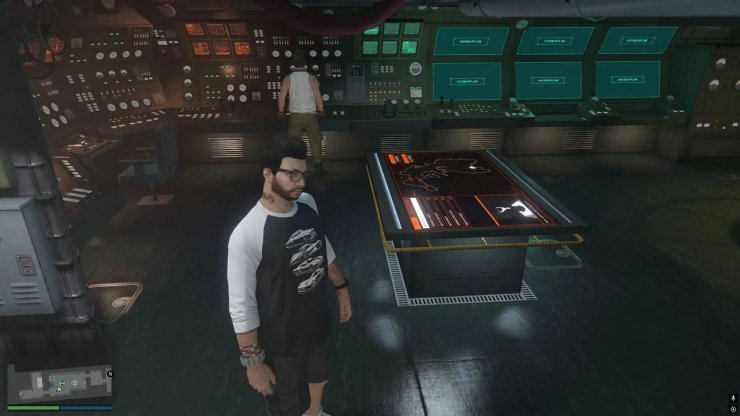
Task: Open the minimap in the corner
Action: 58,383
